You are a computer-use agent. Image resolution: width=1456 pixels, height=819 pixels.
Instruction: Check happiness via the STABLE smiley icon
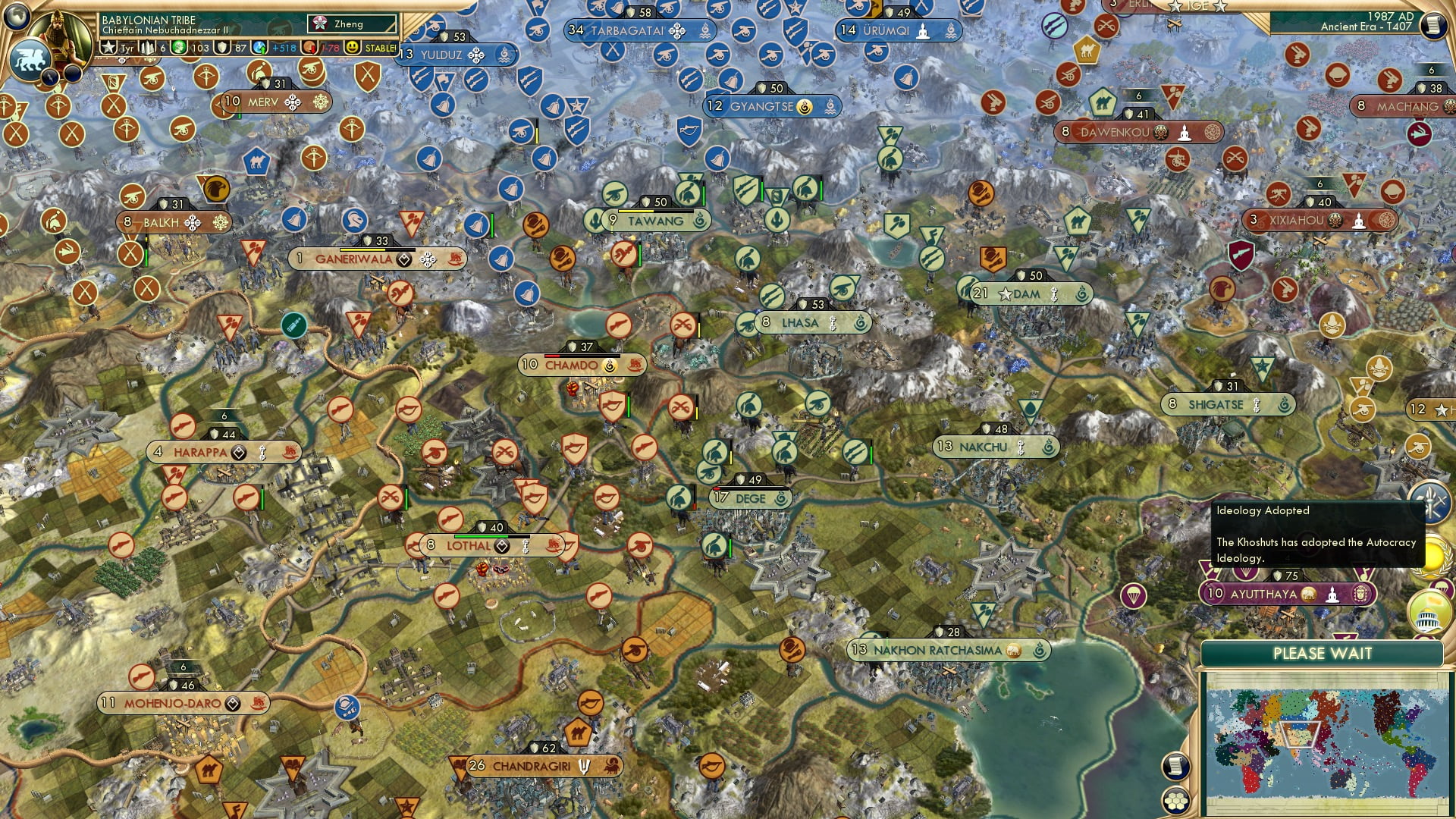353,46
